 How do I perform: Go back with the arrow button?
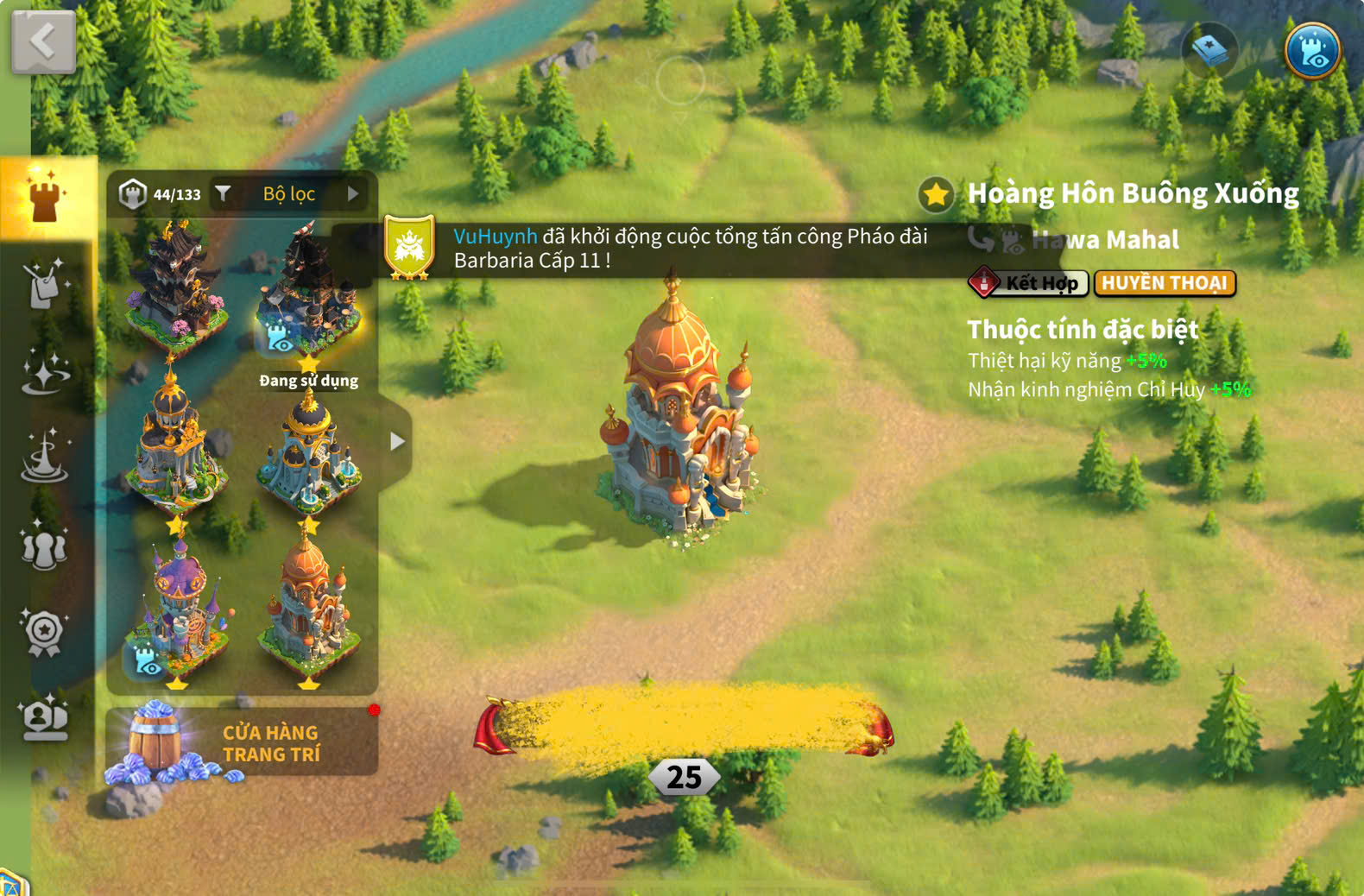pos(43,41)
